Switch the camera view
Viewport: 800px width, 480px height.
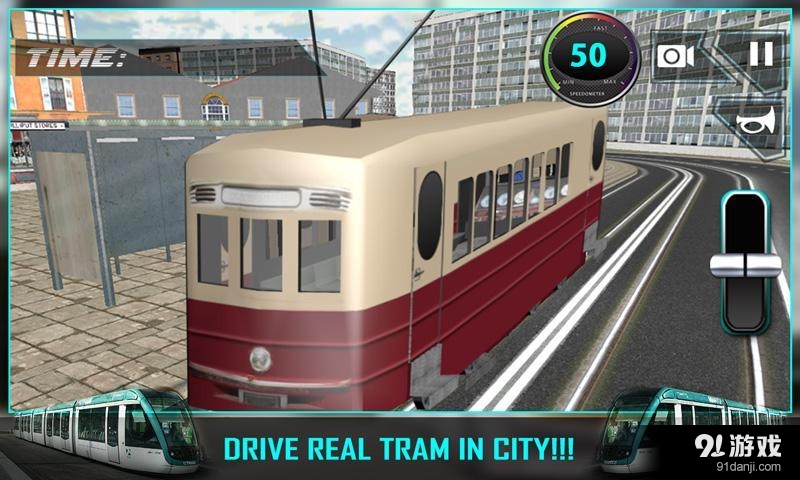click(676, 55)
